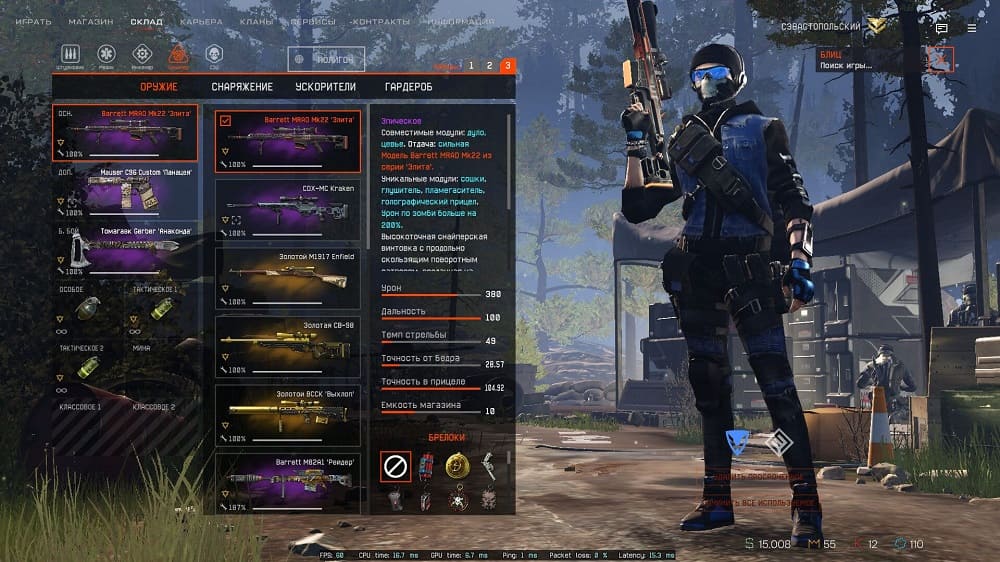This screenshot has height=562, width=1000.
Task: Enter the Полигон shooting range
Action: (x=326, y=60)
